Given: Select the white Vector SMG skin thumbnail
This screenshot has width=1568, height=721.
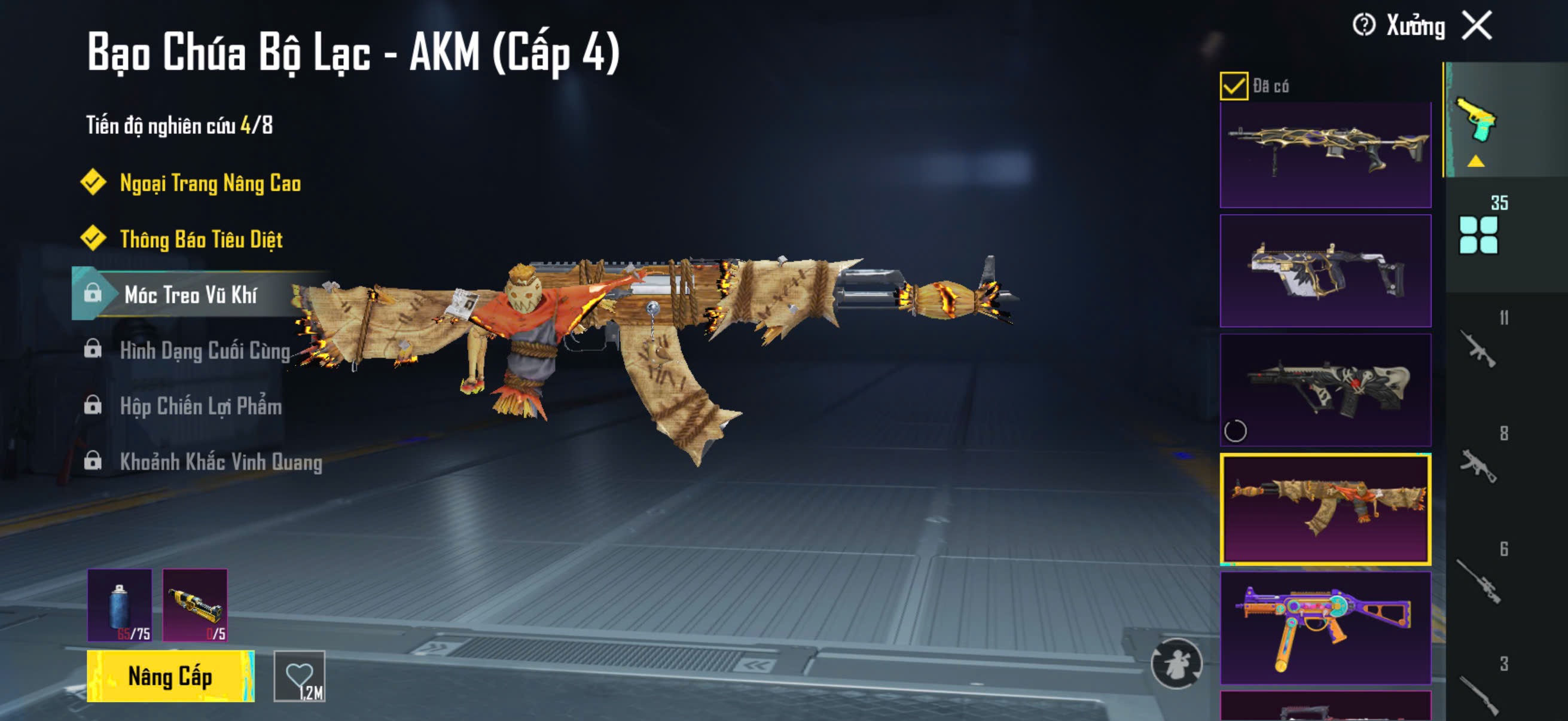Looking at the screenshot, I should click(x=1325, y=271).
